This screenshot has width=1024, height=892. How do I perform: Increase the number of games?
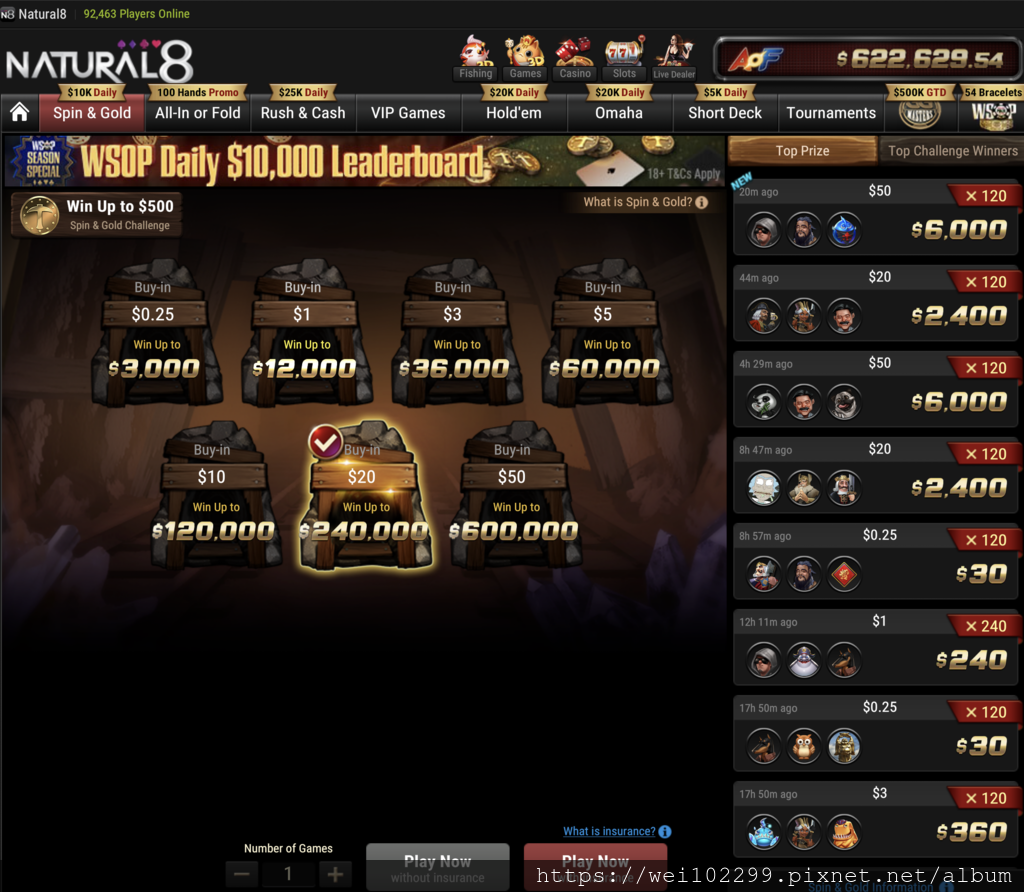[x=335, y=873]
